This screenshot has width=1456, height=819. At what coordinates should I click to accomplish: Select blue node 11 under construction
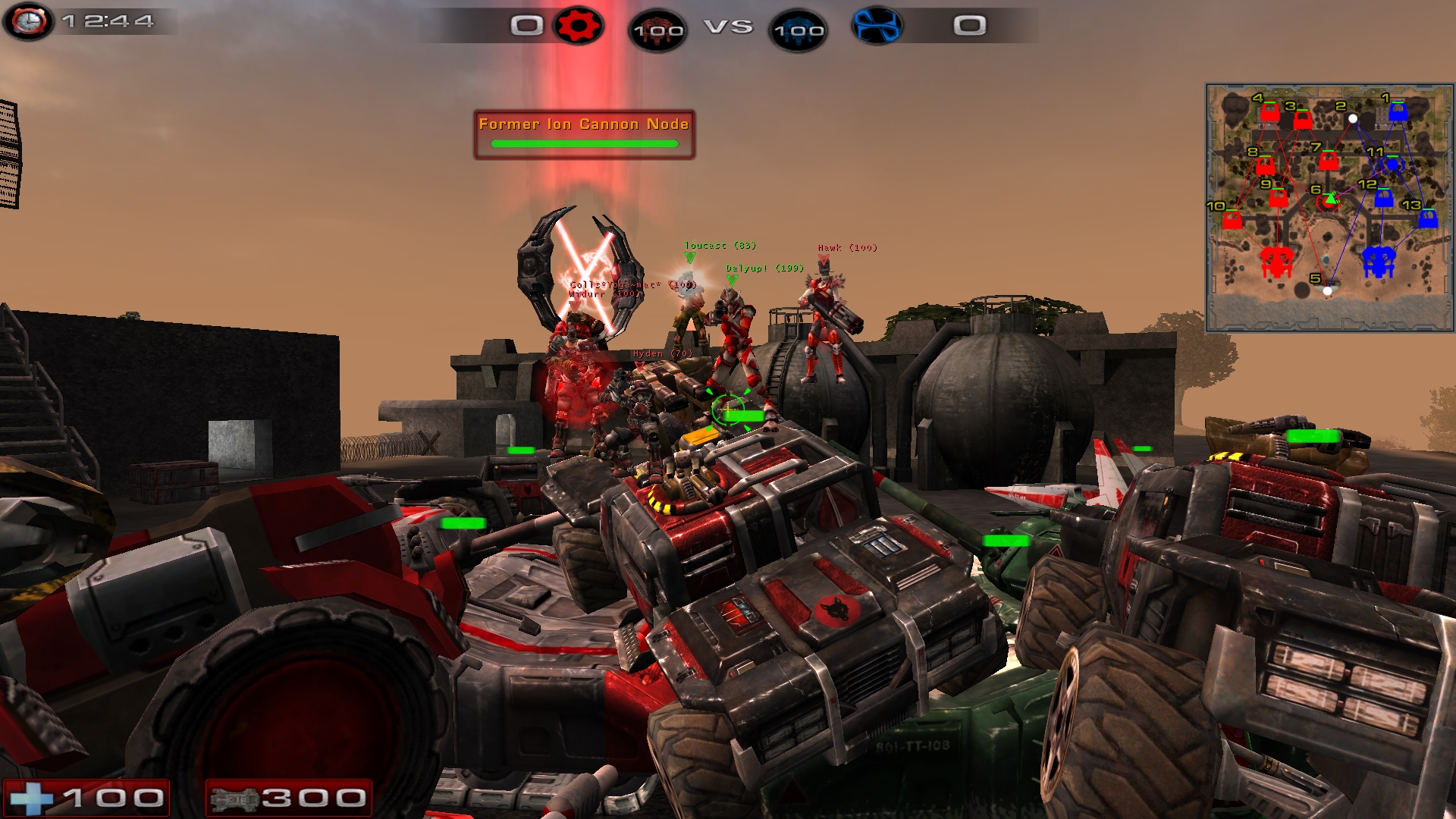click(x=1392, y=164)
